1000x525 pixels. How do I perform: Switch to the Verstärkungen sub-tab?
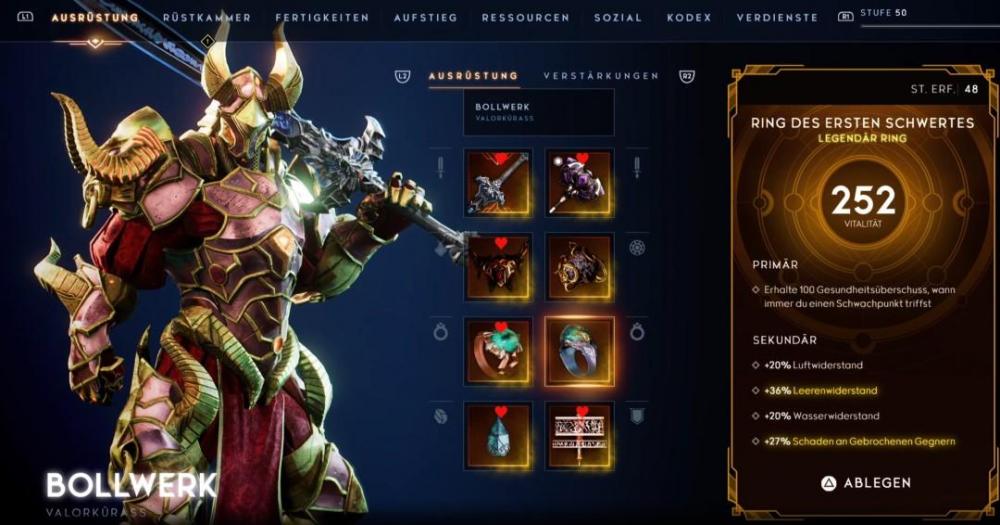coord(601,76)
